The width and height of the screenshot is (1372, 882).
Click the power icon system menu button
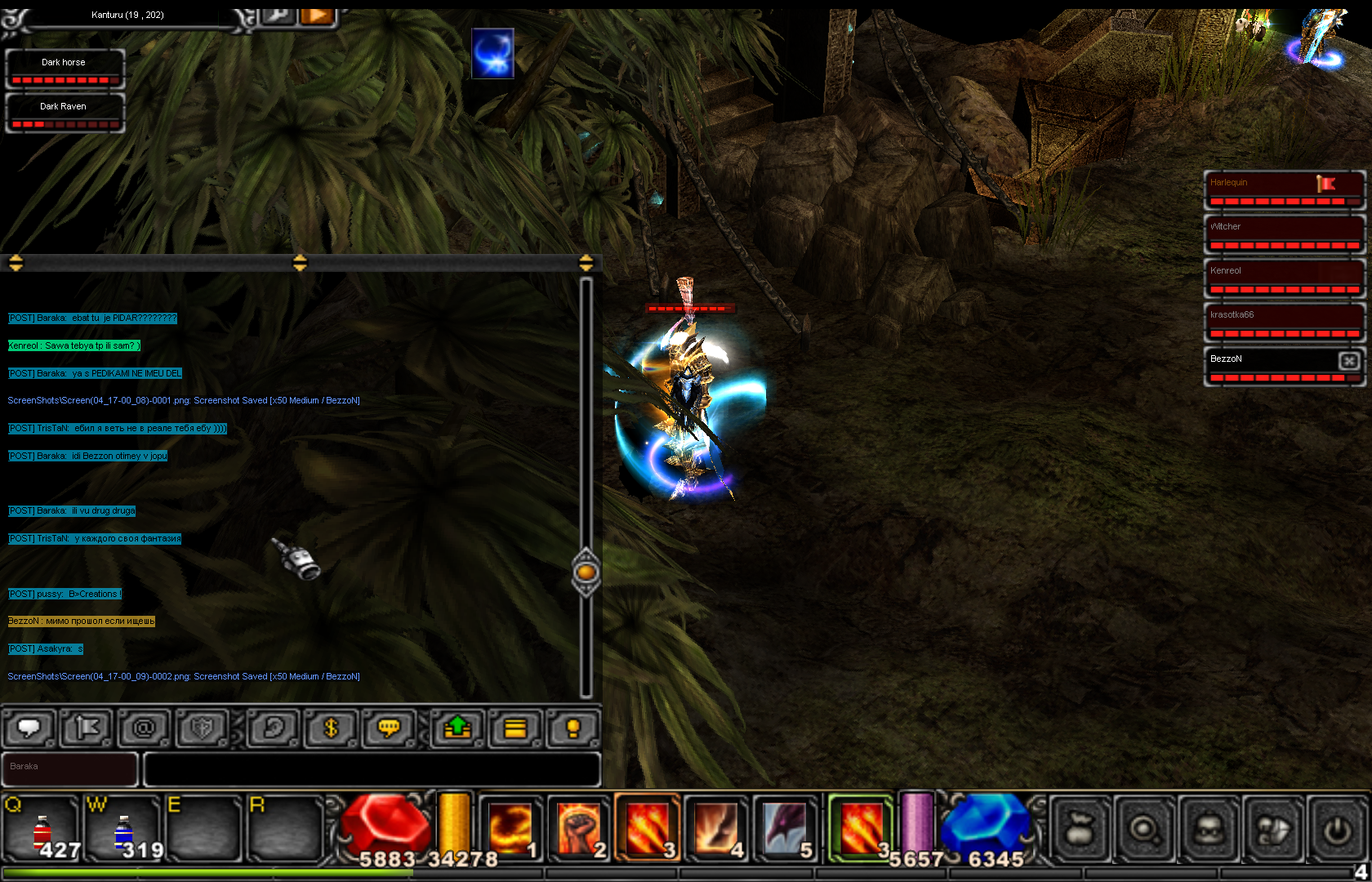pyautogui.click(x=1337, y=830)
